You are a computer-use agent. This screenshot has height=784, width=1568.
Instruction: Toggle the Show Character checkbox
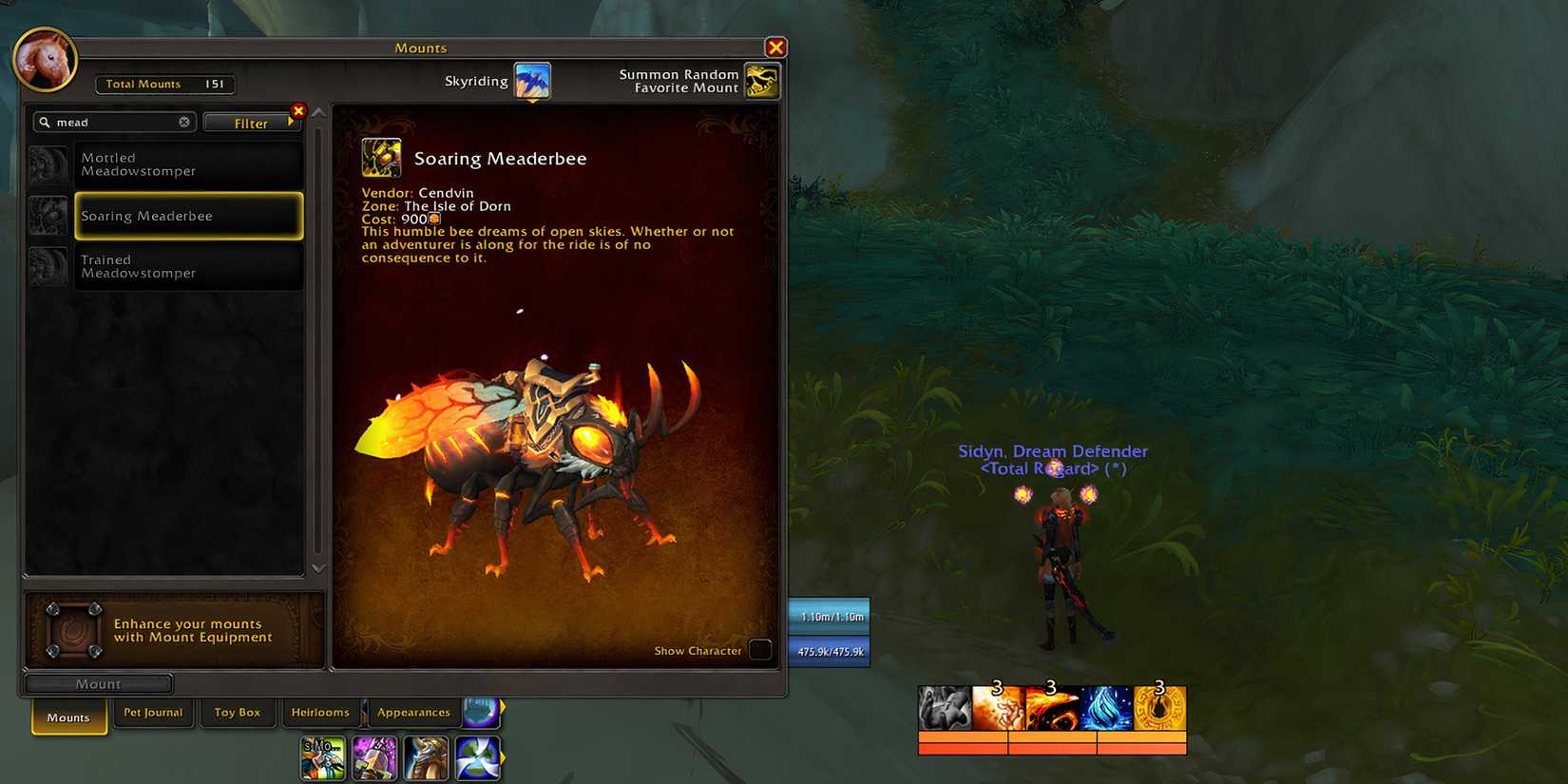click(x=759, y=650)
